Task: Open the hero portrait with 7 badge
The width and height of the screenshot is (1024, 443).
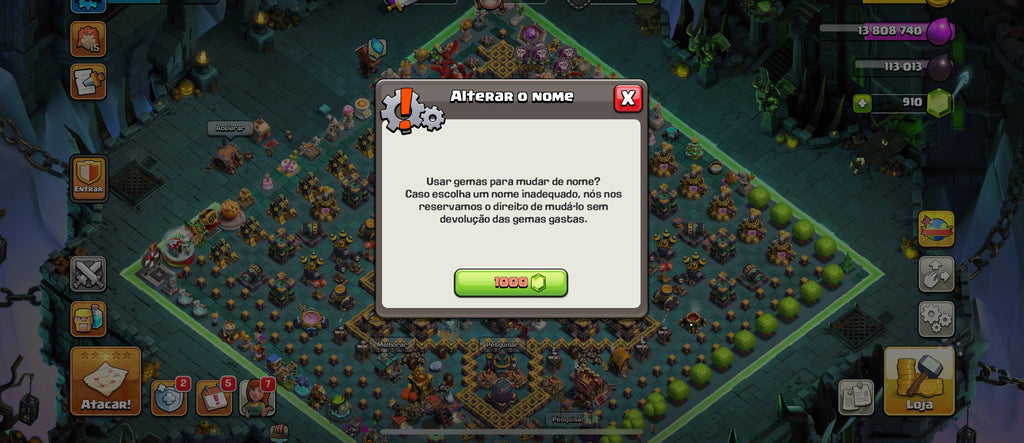Action: tap(258, 397)
